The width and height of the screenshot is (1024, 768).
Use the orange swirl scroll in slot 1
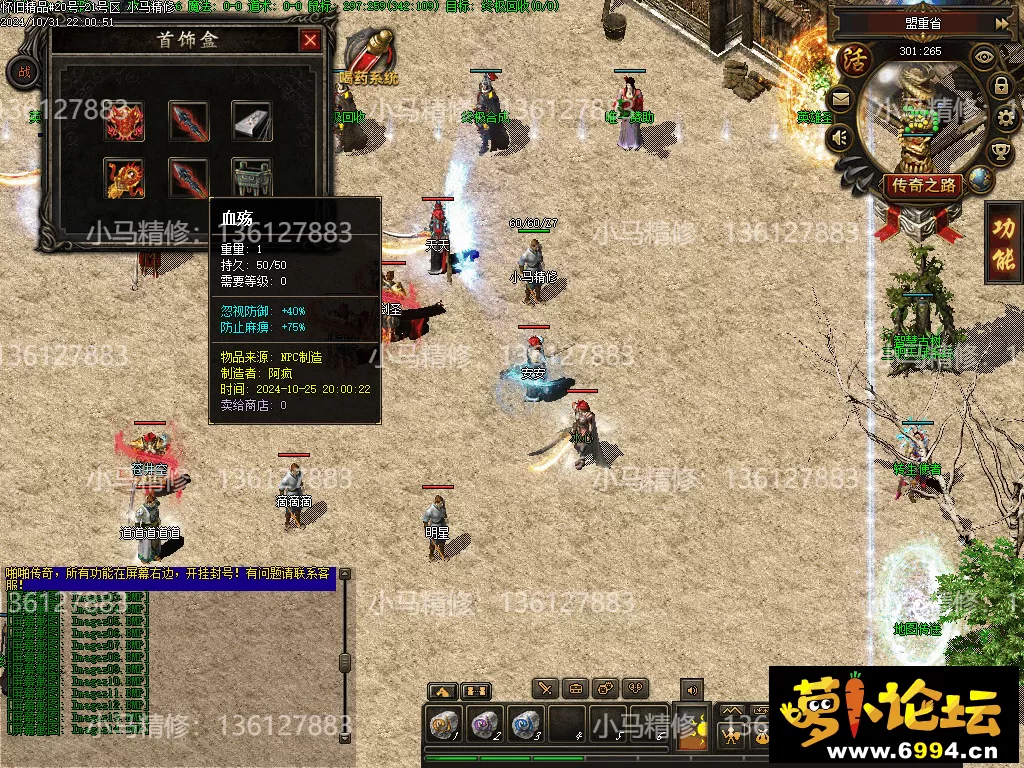[442, 724]
